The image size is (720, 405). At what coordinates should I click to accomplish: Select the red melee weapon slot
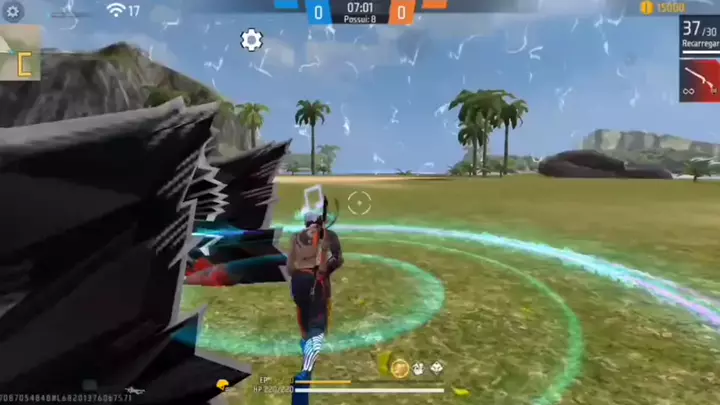tap(699, 81)
